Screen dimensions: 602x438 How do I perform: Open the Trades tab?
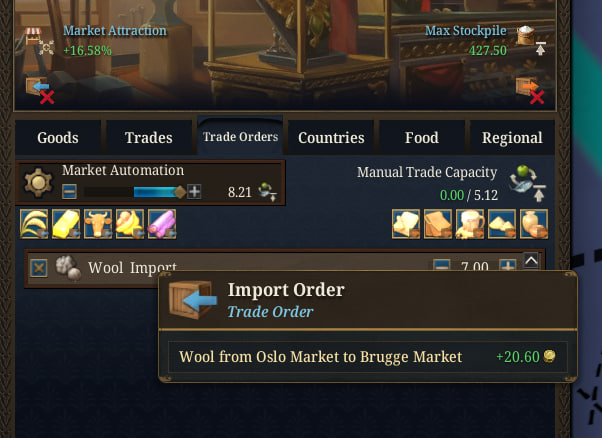[x=148, y=138]
